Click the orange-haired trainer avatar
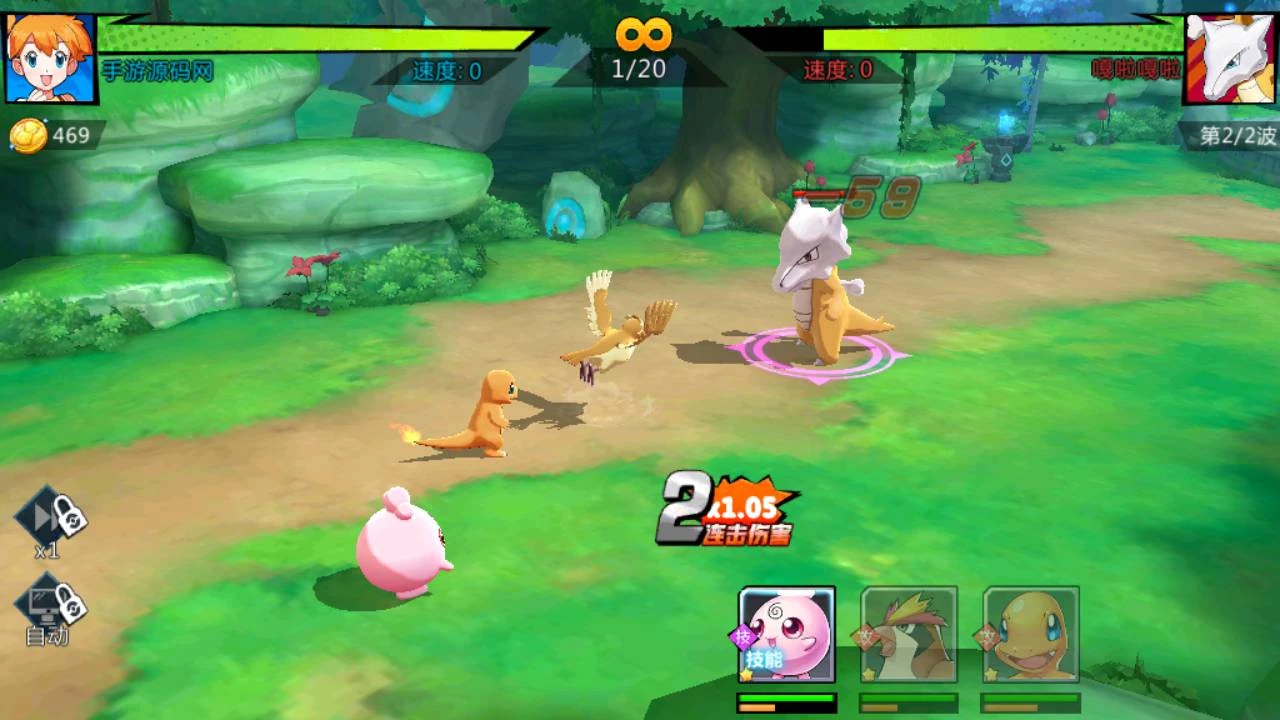This screenshot has width=1280, height=720. click(50, 57)
